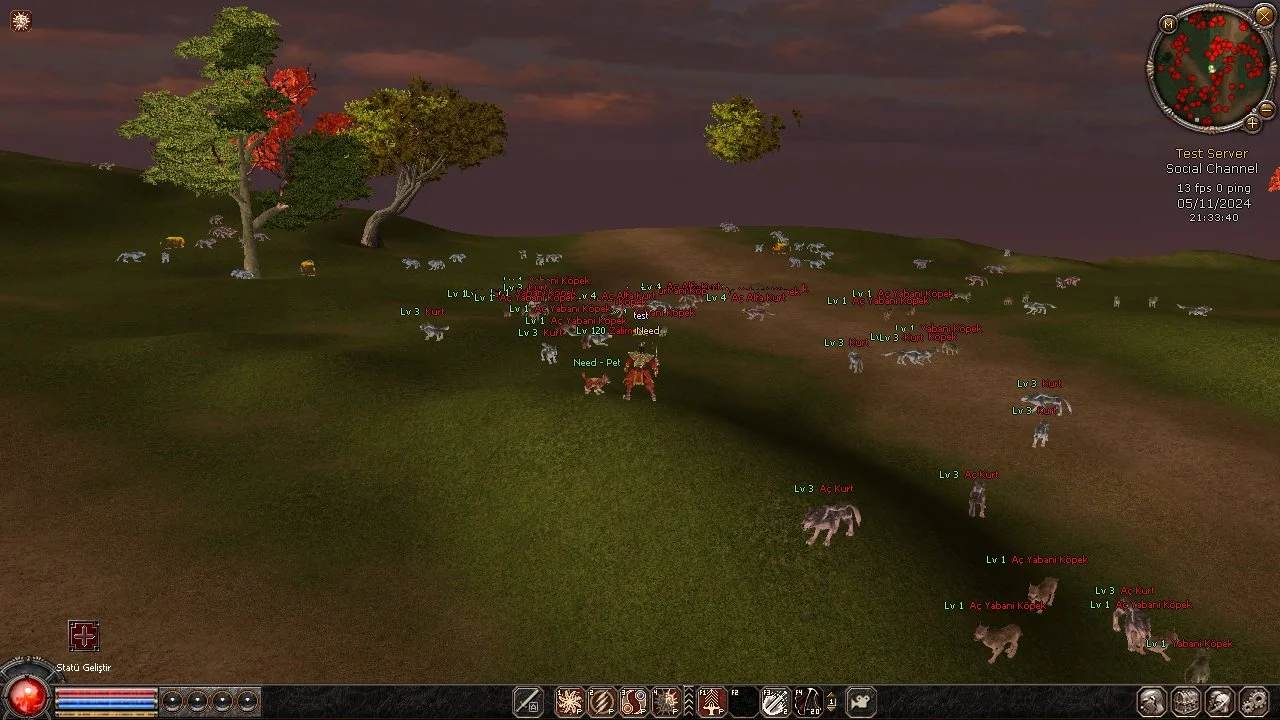
Task: Use the F1 slot skill icon
Action: (712, 701)
